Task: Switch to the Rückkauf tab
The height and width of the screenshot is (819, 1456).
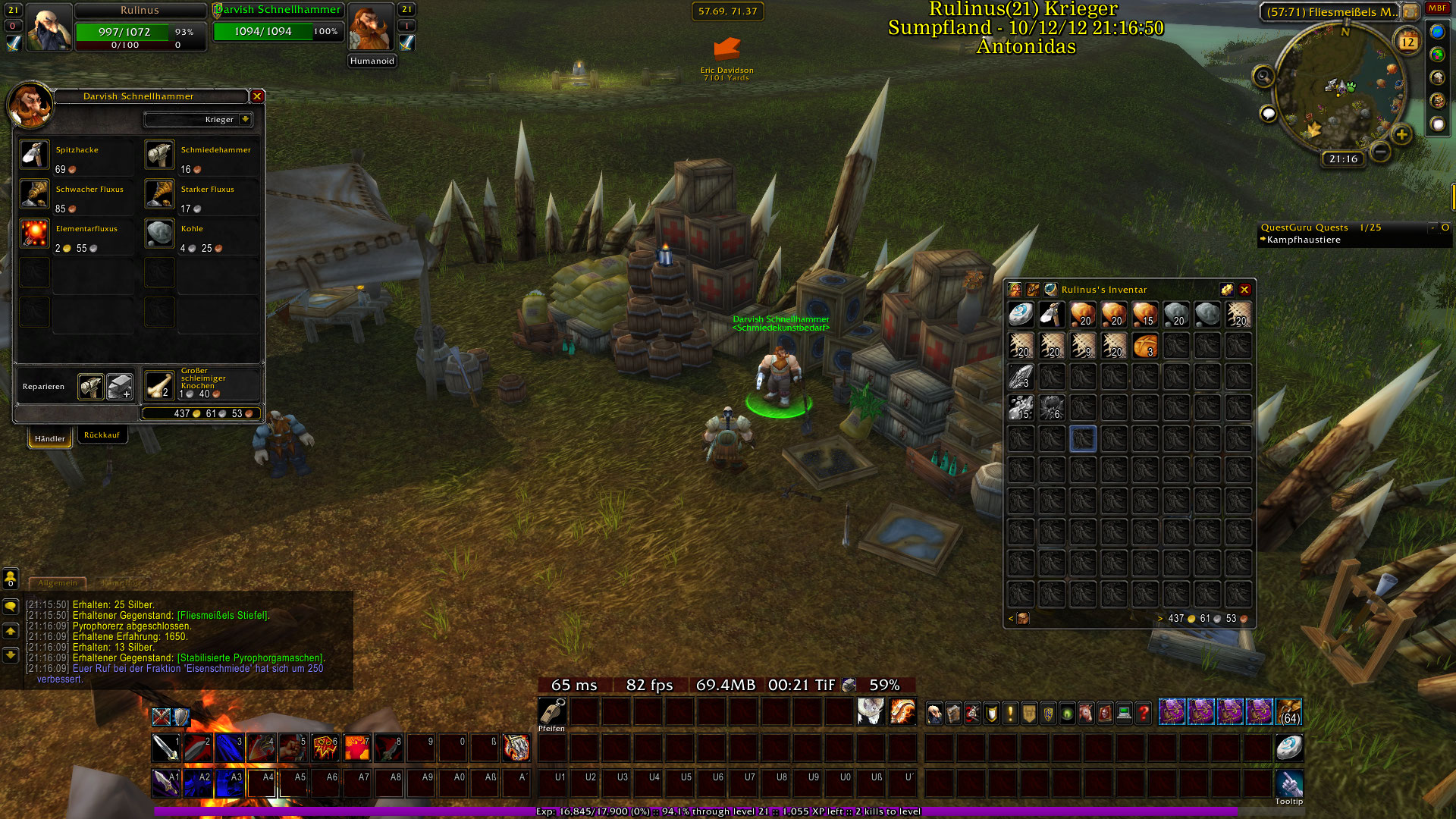Action: [x=102, y=435]
